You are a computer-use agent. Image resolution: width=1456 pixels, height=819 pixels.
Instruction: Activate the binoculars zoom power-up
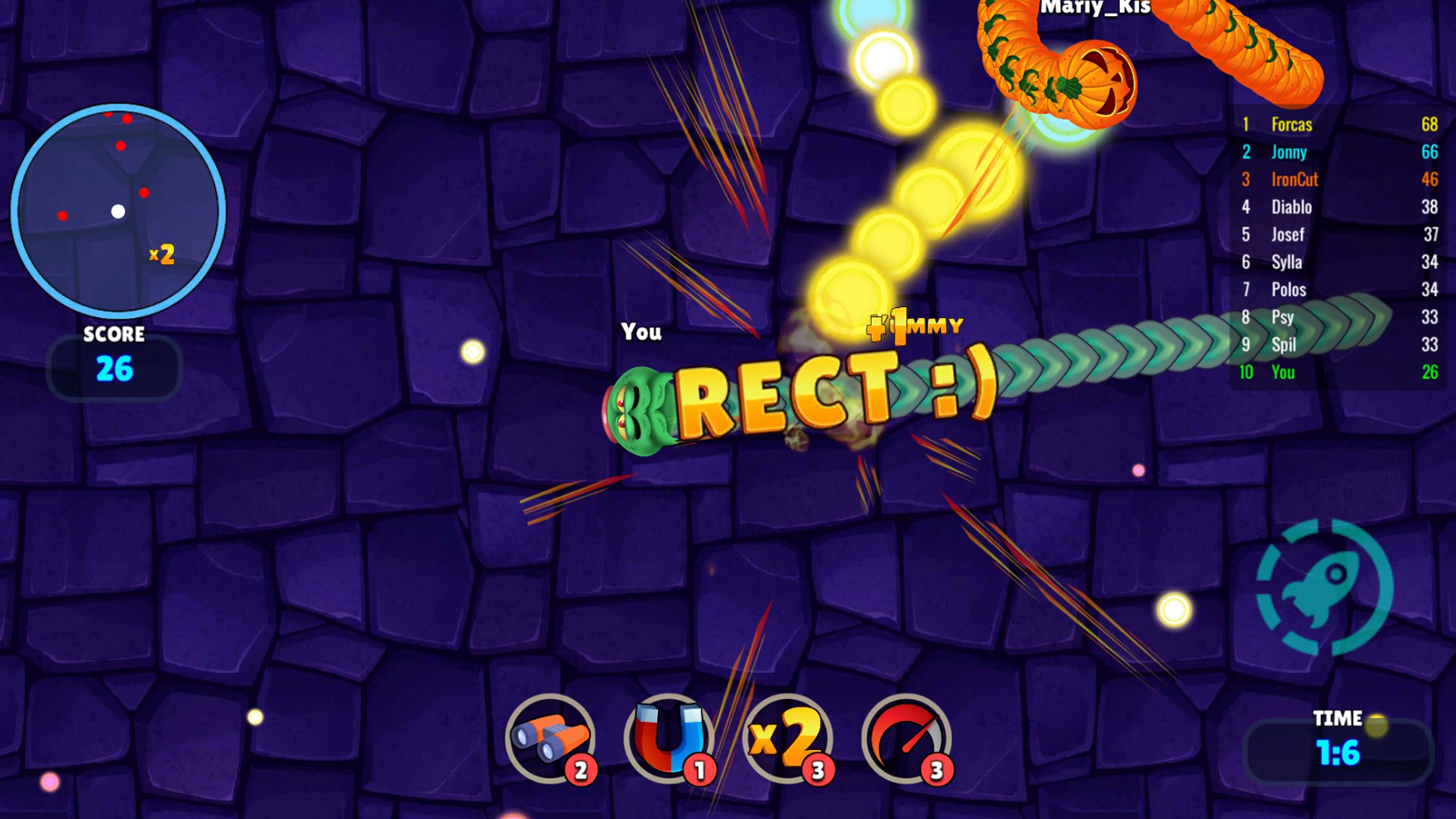550,738
